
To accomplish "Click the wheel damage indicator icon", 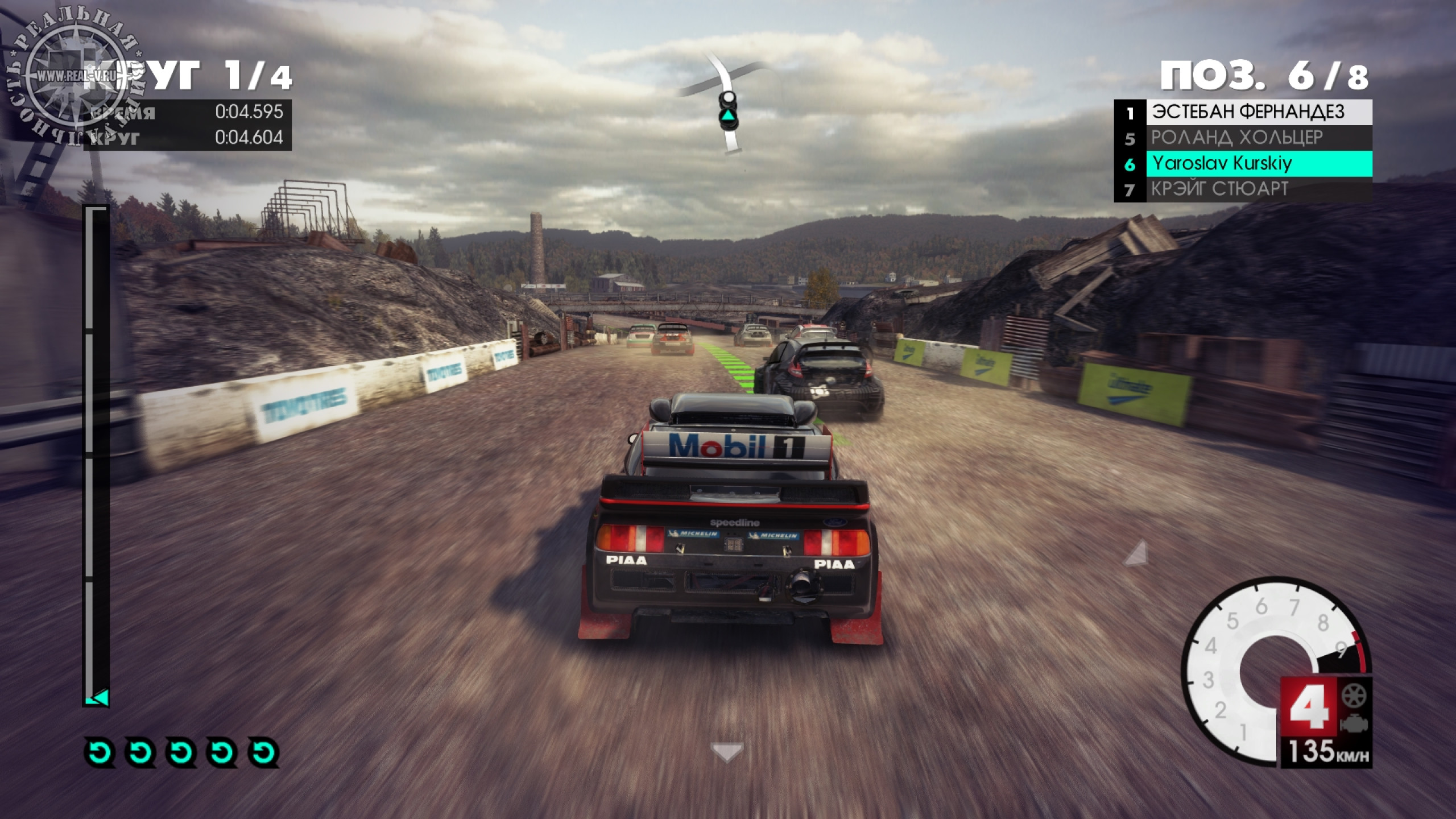I will [x=1354, y=696].
